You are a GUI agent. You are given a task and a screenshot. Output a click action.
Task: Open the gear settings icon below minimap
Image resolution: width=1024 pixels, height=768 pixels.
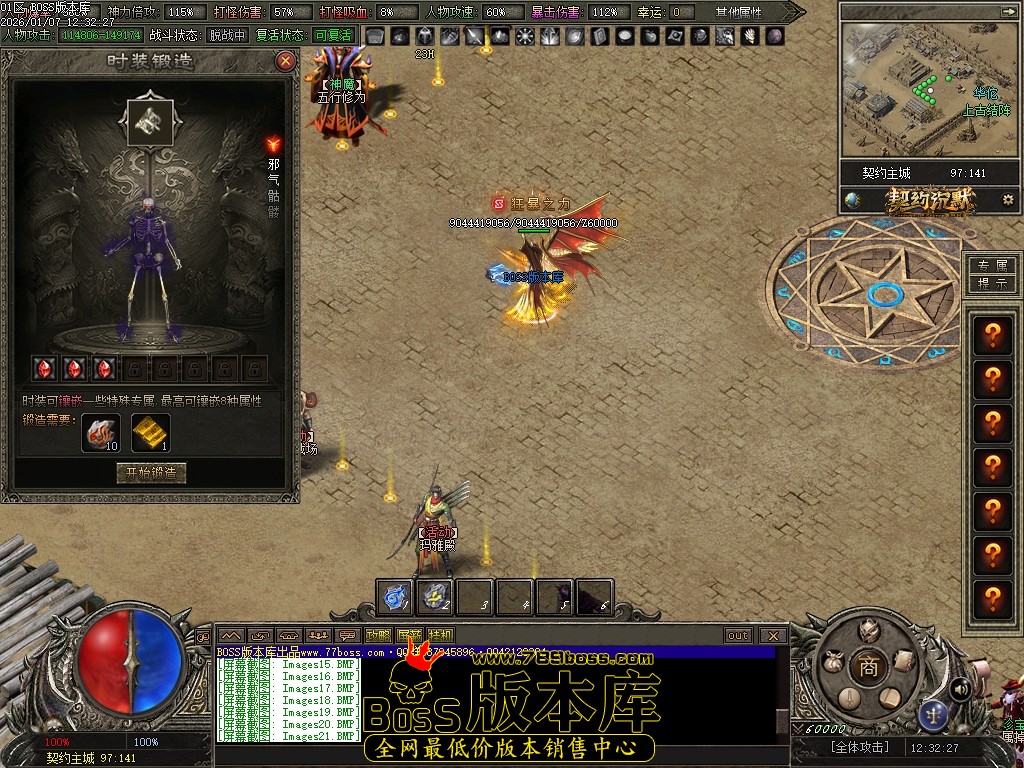click(x=1007, y=200)
